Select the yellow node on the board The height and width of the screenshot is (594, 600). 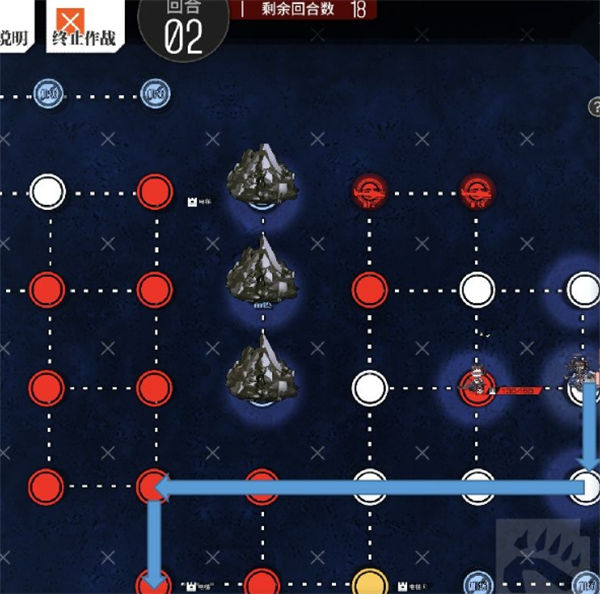370,581
